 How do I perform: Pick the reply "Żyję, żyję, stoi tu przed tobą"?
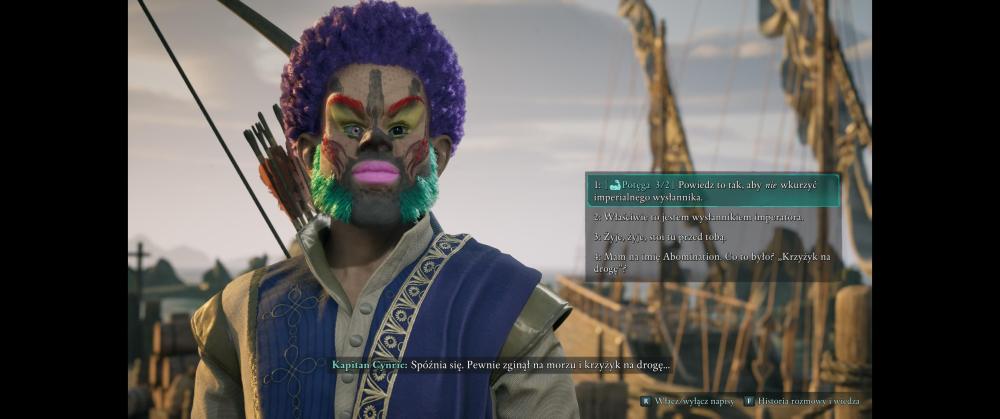point(672,236)
